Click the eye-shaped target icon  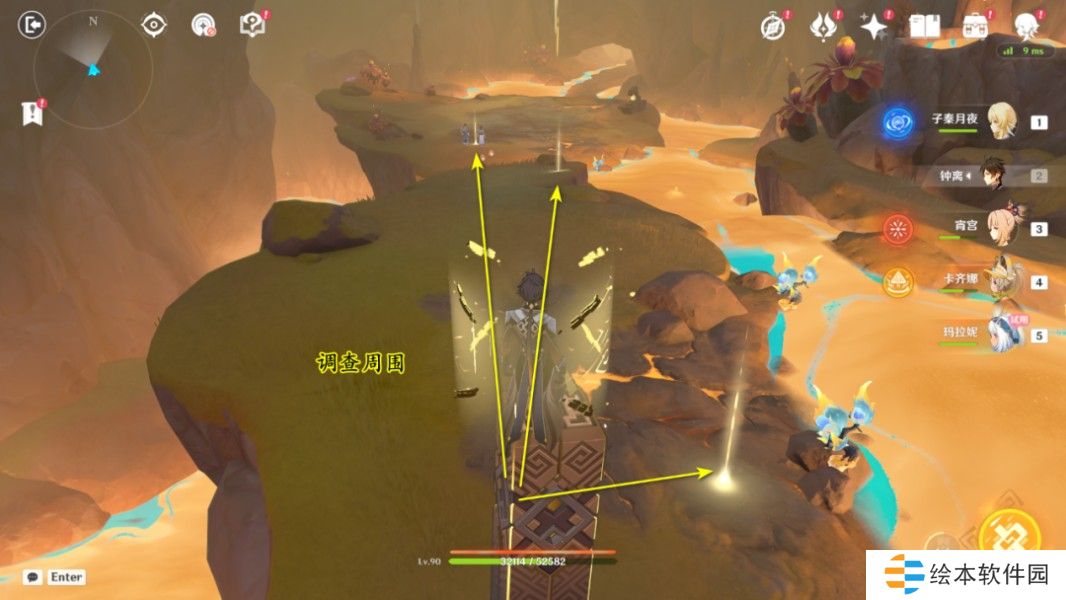[x=154, y=24]
